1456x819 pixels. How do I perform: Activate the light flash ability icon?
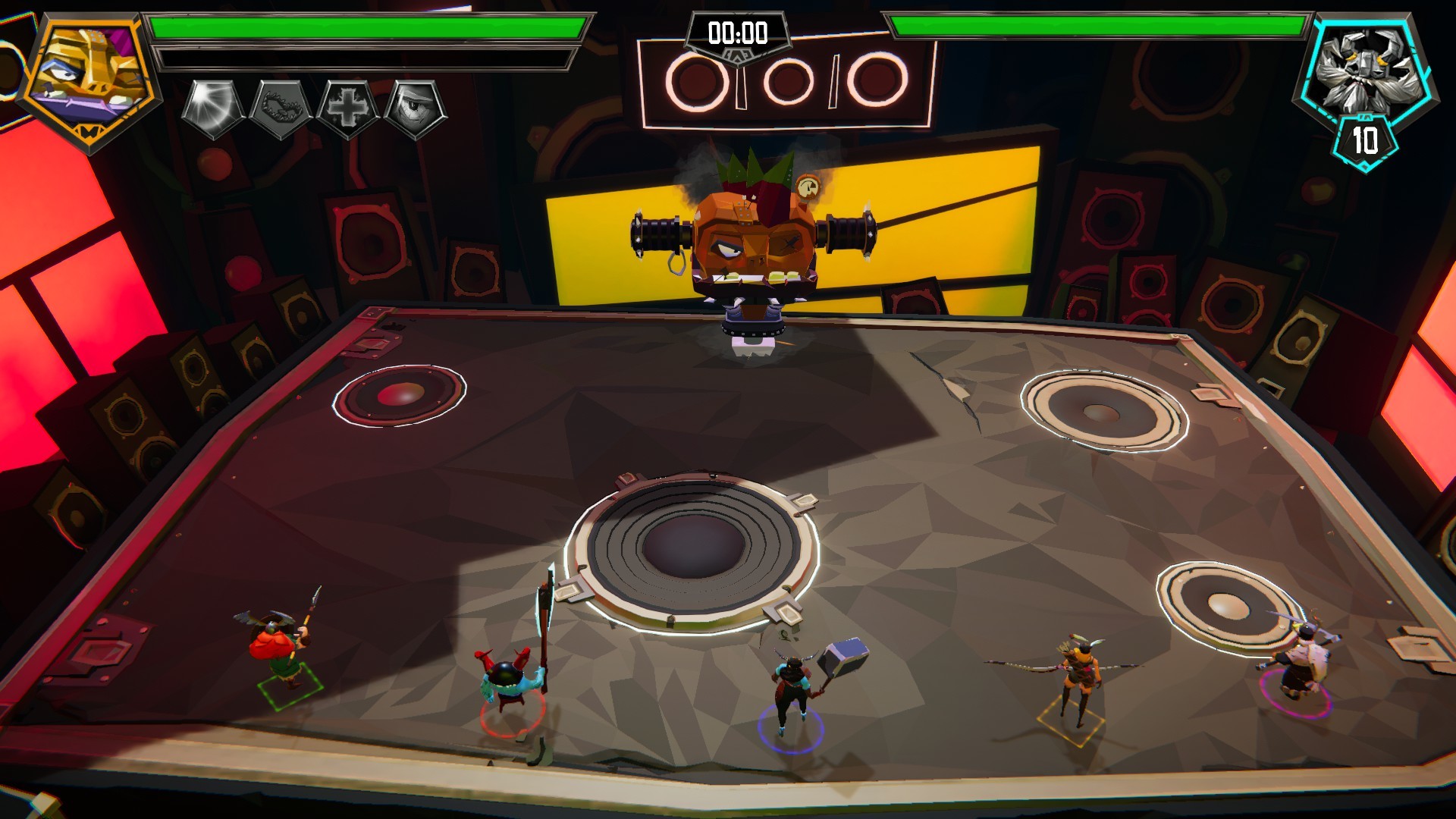[x=214, y=108]
